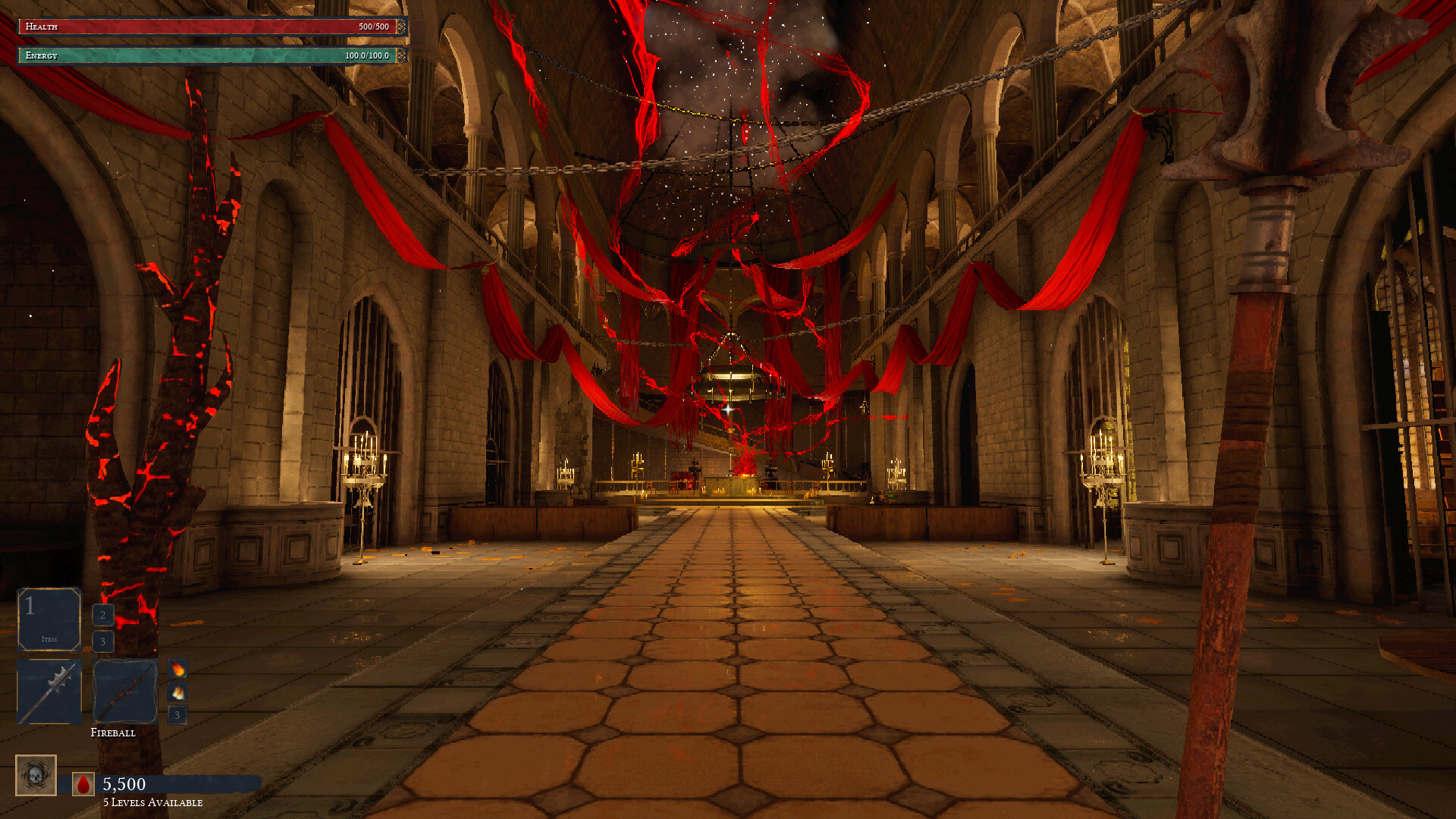Click the 5 Levels Available text
Viewport: 1456px width, 819px height.
152,801
